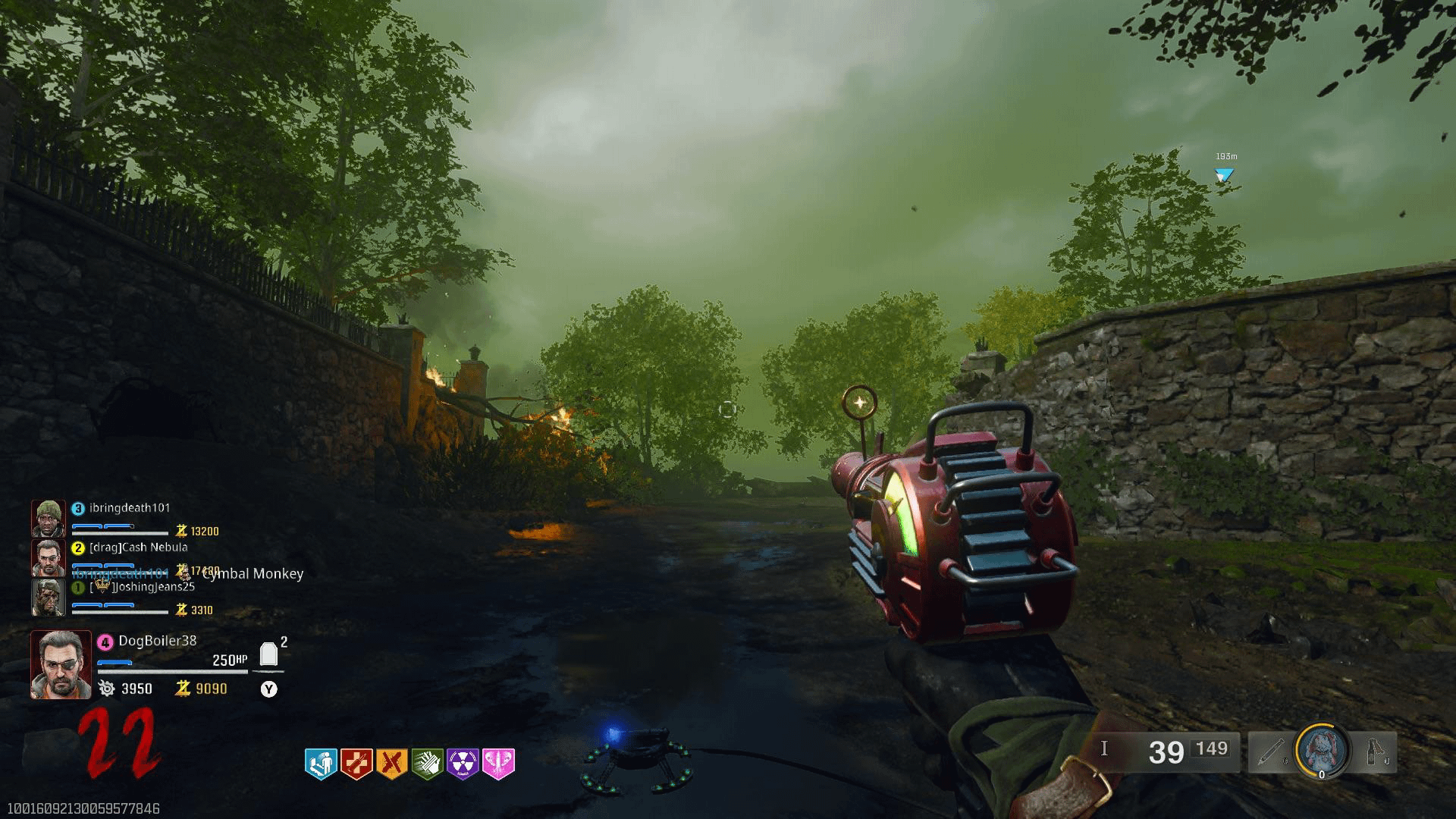
Task: Activate the rabbit field upgrade icon
Action: coord(1322,750)
